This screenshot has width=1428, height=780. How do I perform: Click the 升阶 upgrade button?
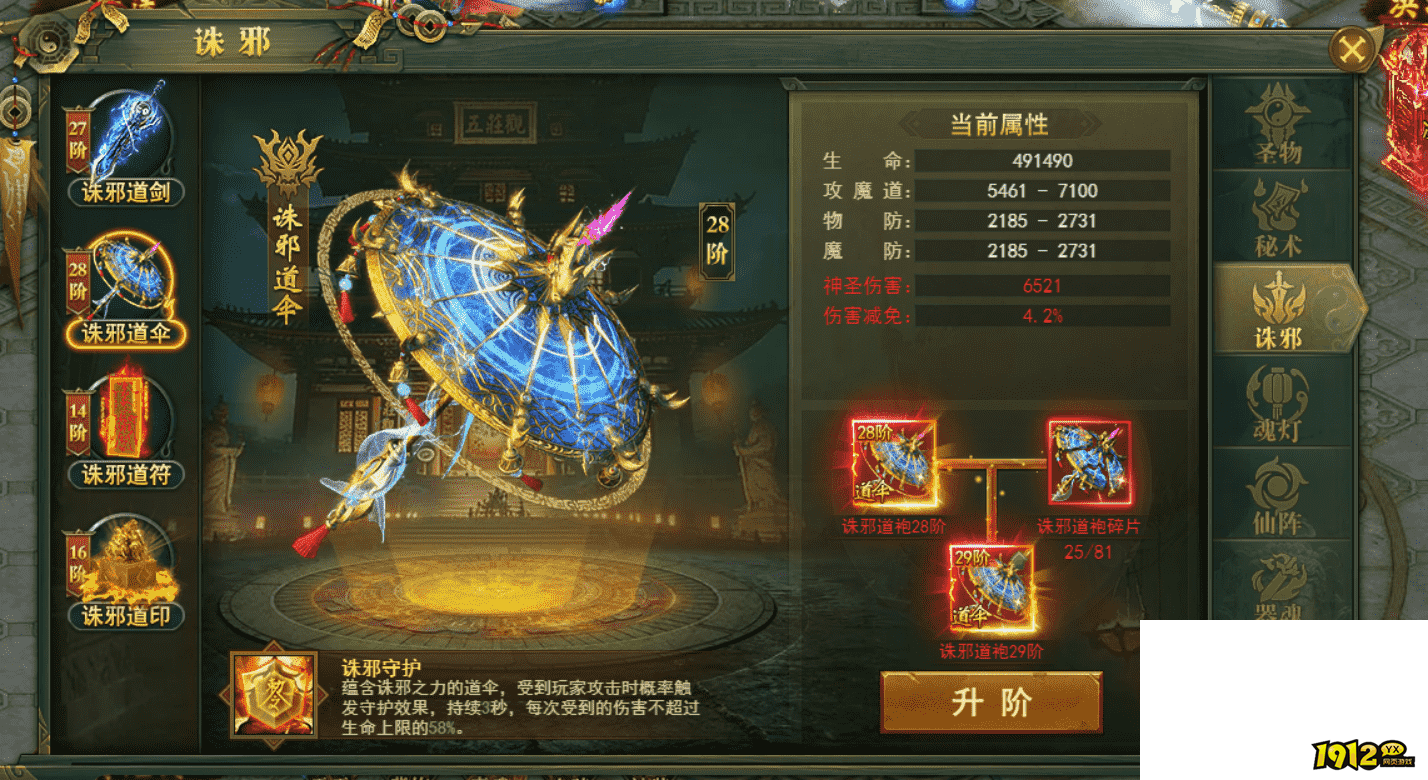(990, 700)
